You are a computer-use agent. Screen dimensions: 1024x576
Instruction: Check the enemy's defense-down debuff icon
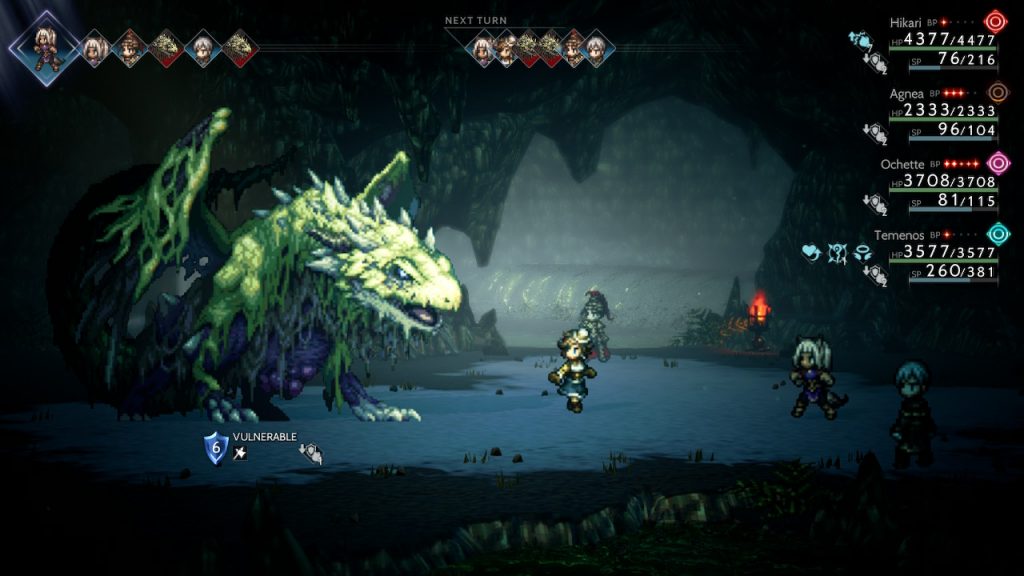coord(311,454)
